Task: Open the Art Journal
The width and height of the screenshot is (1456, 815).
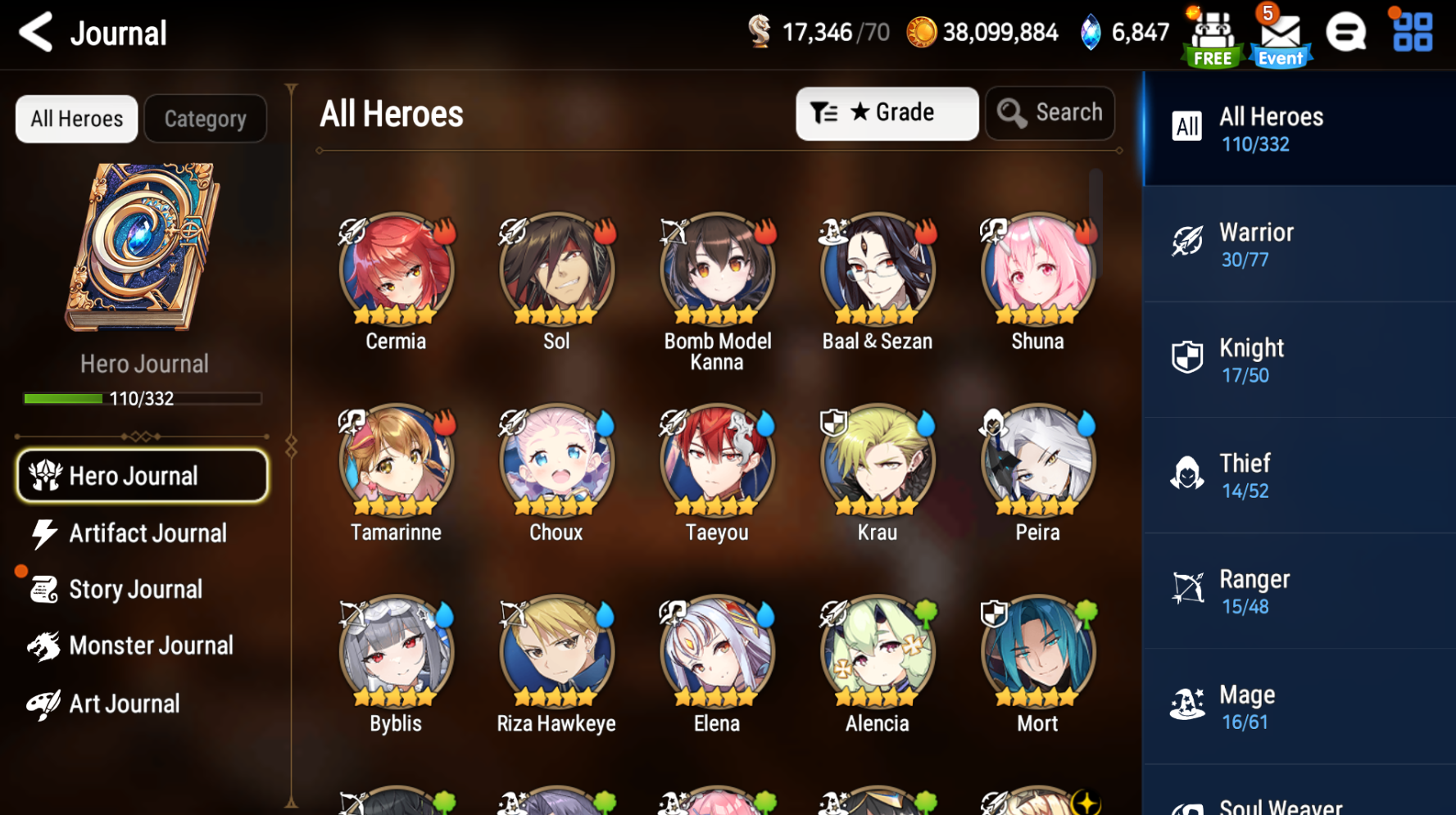Action: pyautogui.click(x=125, y=703)
